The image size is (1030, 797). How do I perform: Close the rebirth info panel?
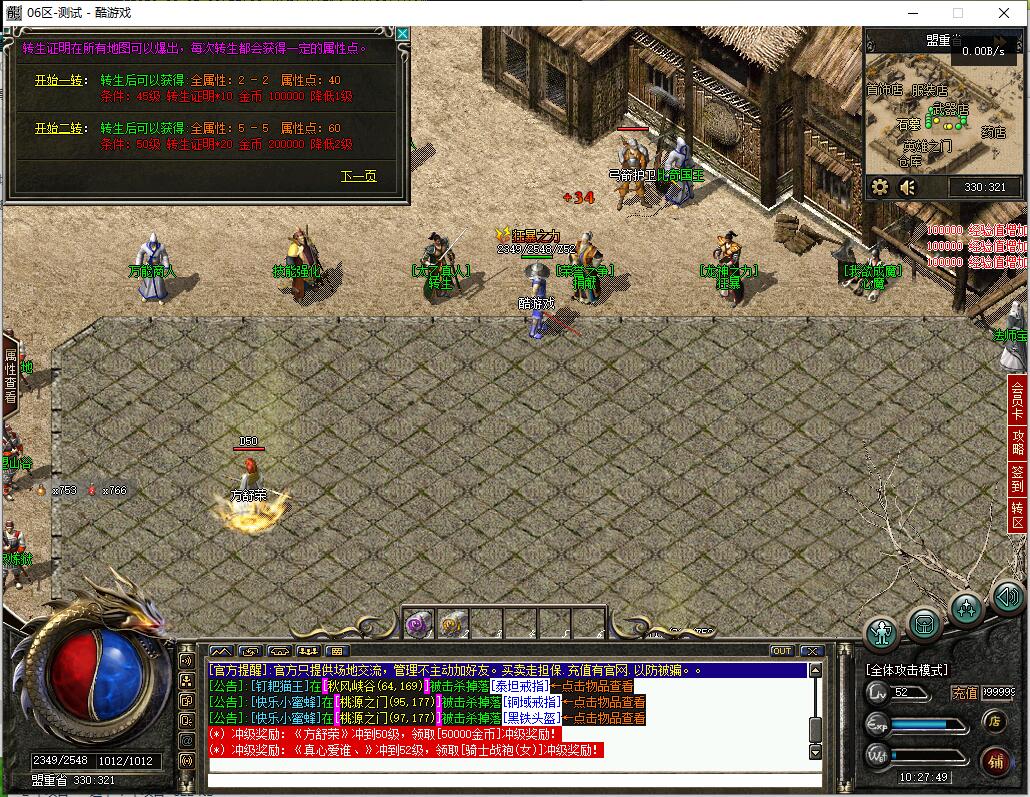[402, 34]
